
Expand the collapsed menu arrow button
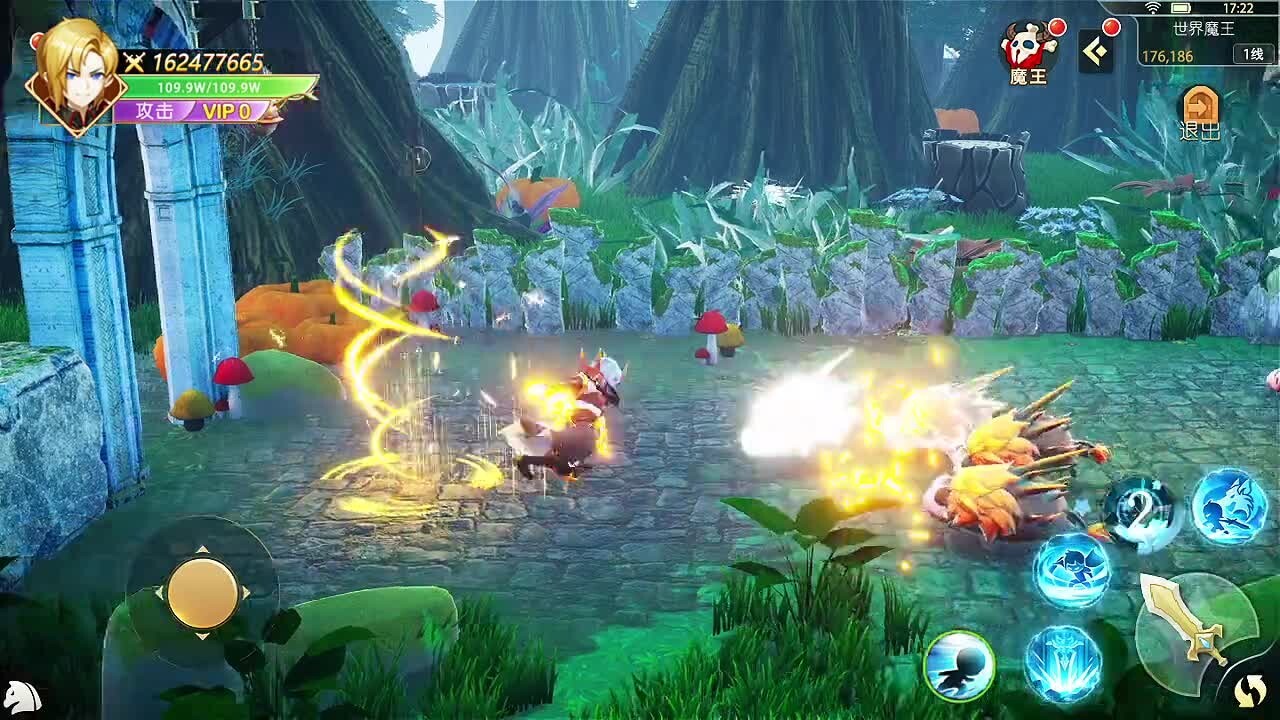coord(1095,52)
